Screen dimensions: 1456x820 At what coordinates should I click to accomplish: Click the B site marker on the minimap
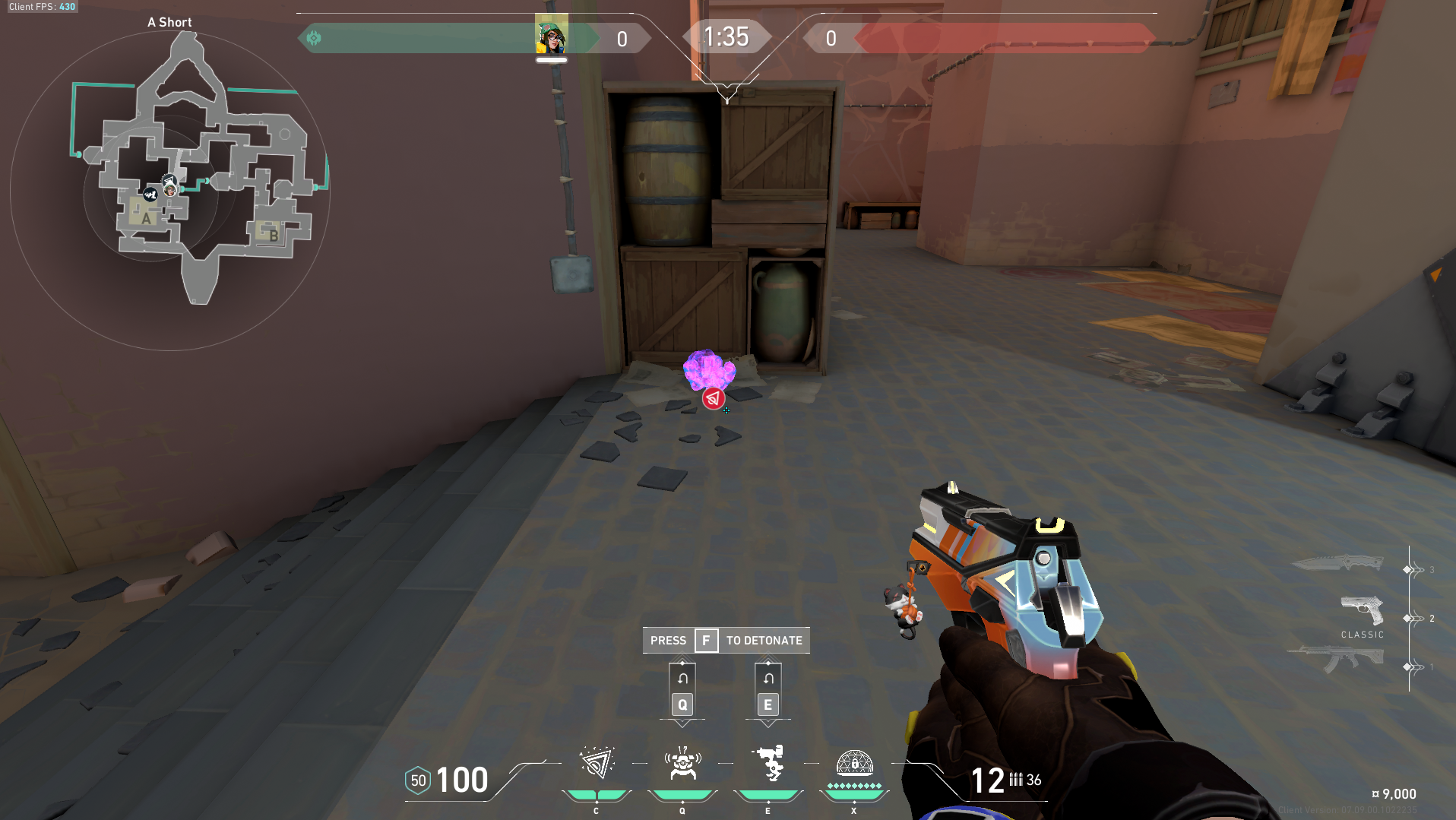tap(274, 236)
